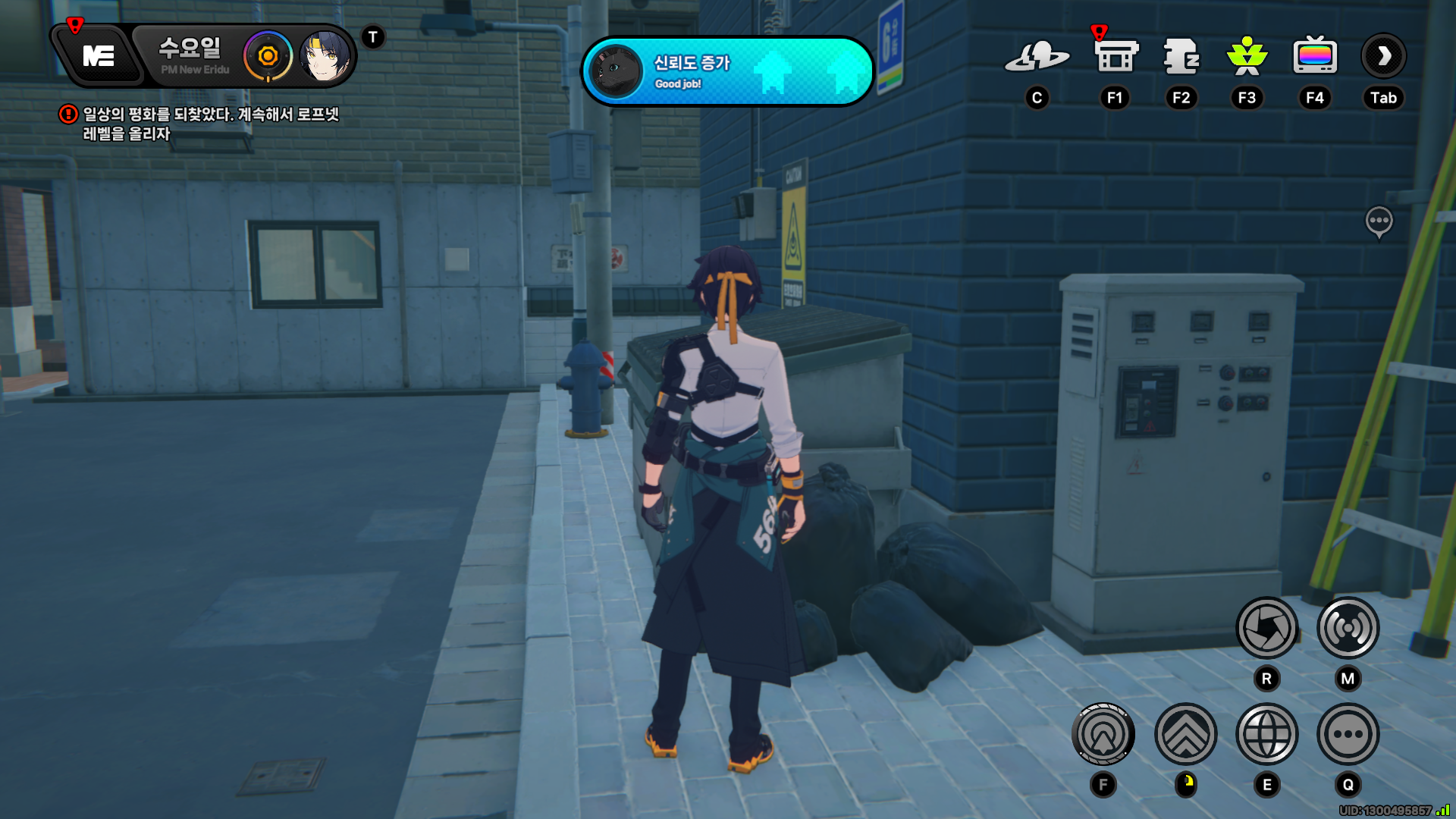
Task: Click the character portrait avatar
Action: [325, 56]
